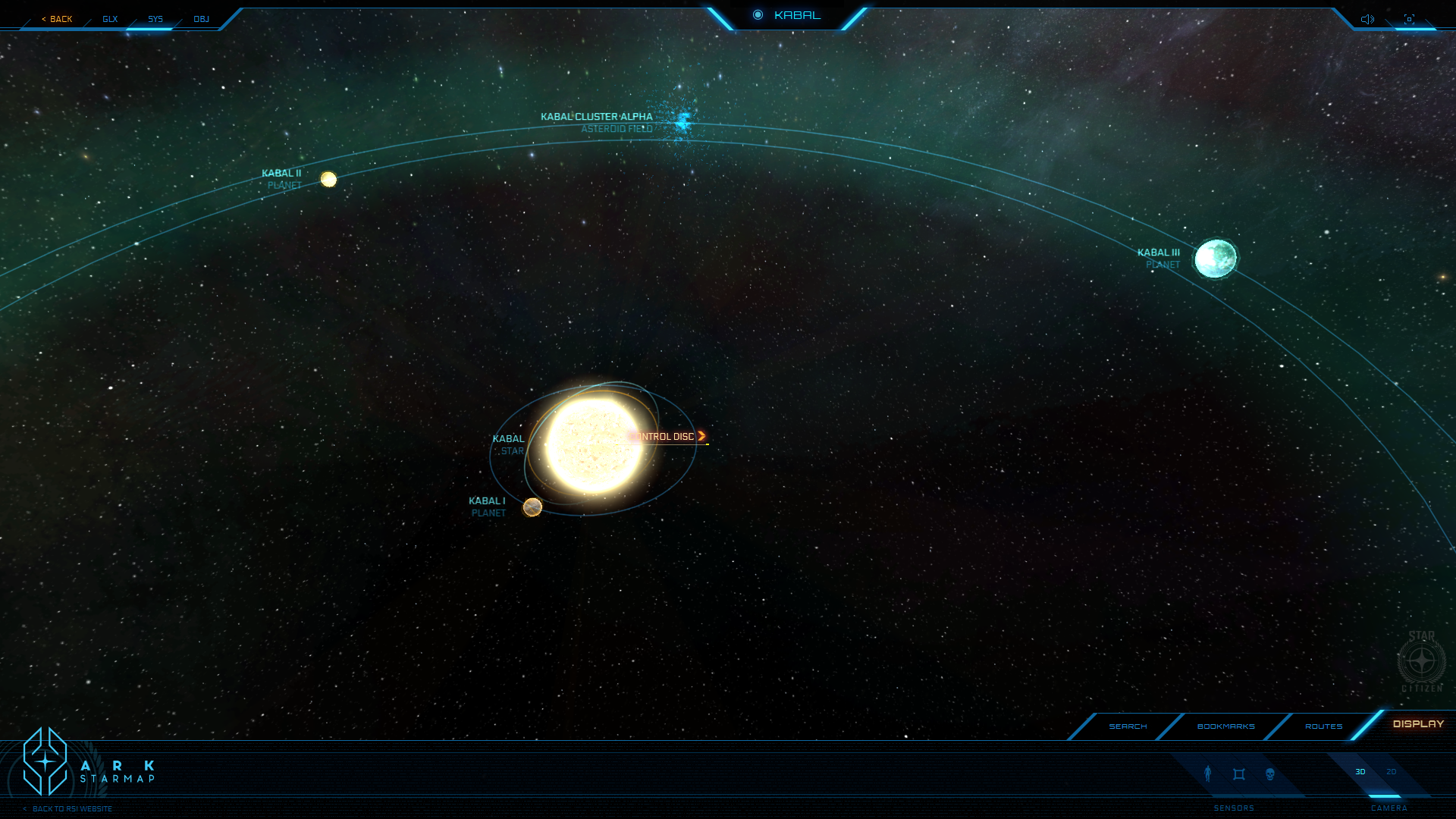1456x819 pixels.
Task: Switch camera to 2D mode
Action: click(x=1391, y=772)
